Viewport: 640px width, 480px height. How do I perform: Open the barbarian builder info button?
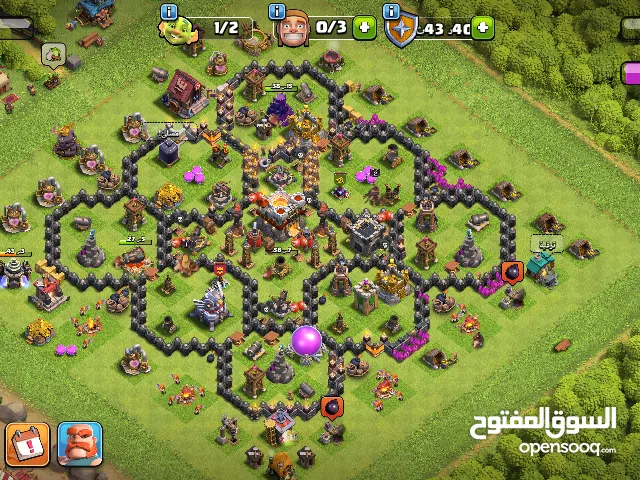278,12
